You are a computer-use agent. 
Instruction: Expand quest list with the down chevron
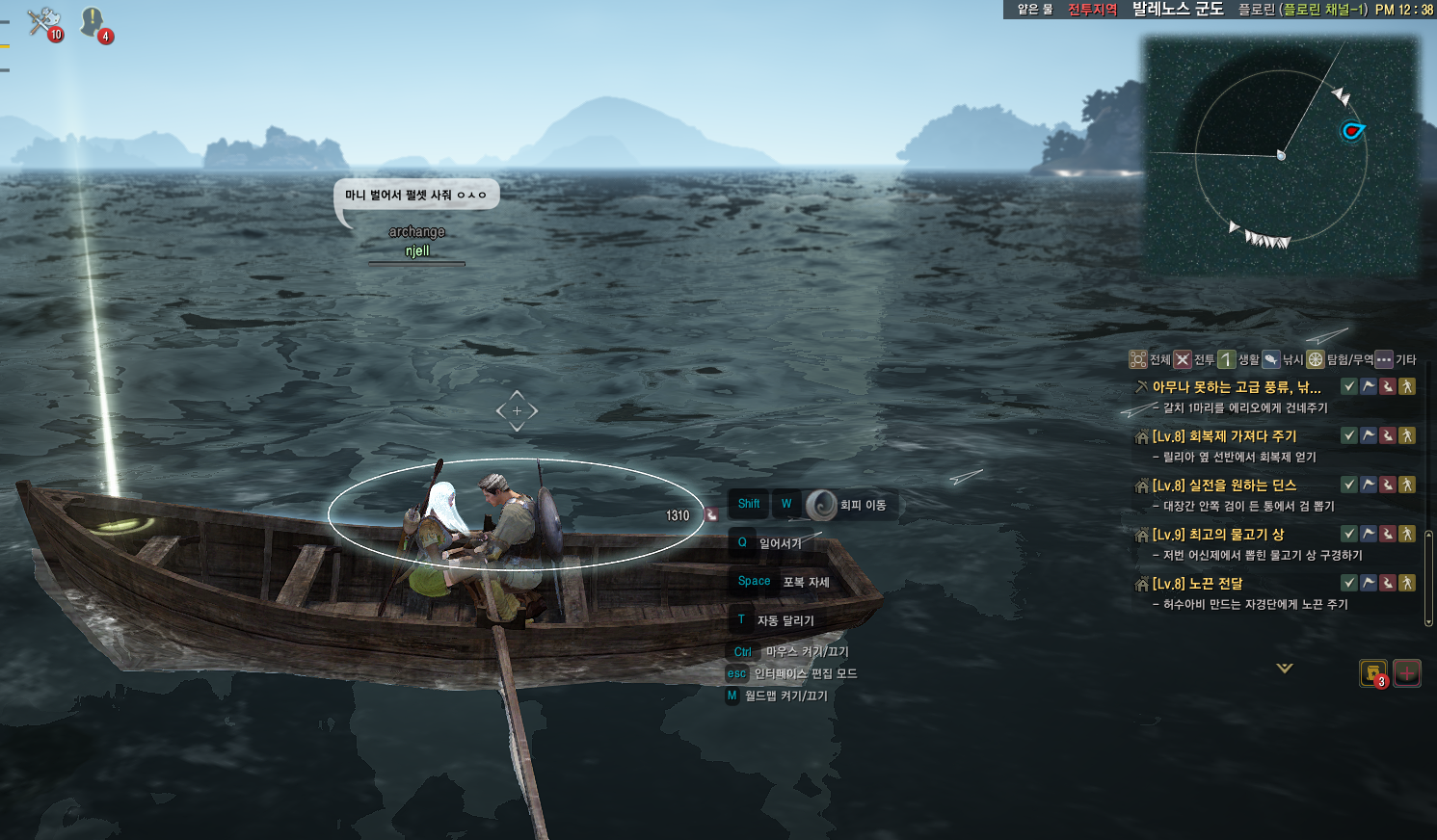(1285, 668)
